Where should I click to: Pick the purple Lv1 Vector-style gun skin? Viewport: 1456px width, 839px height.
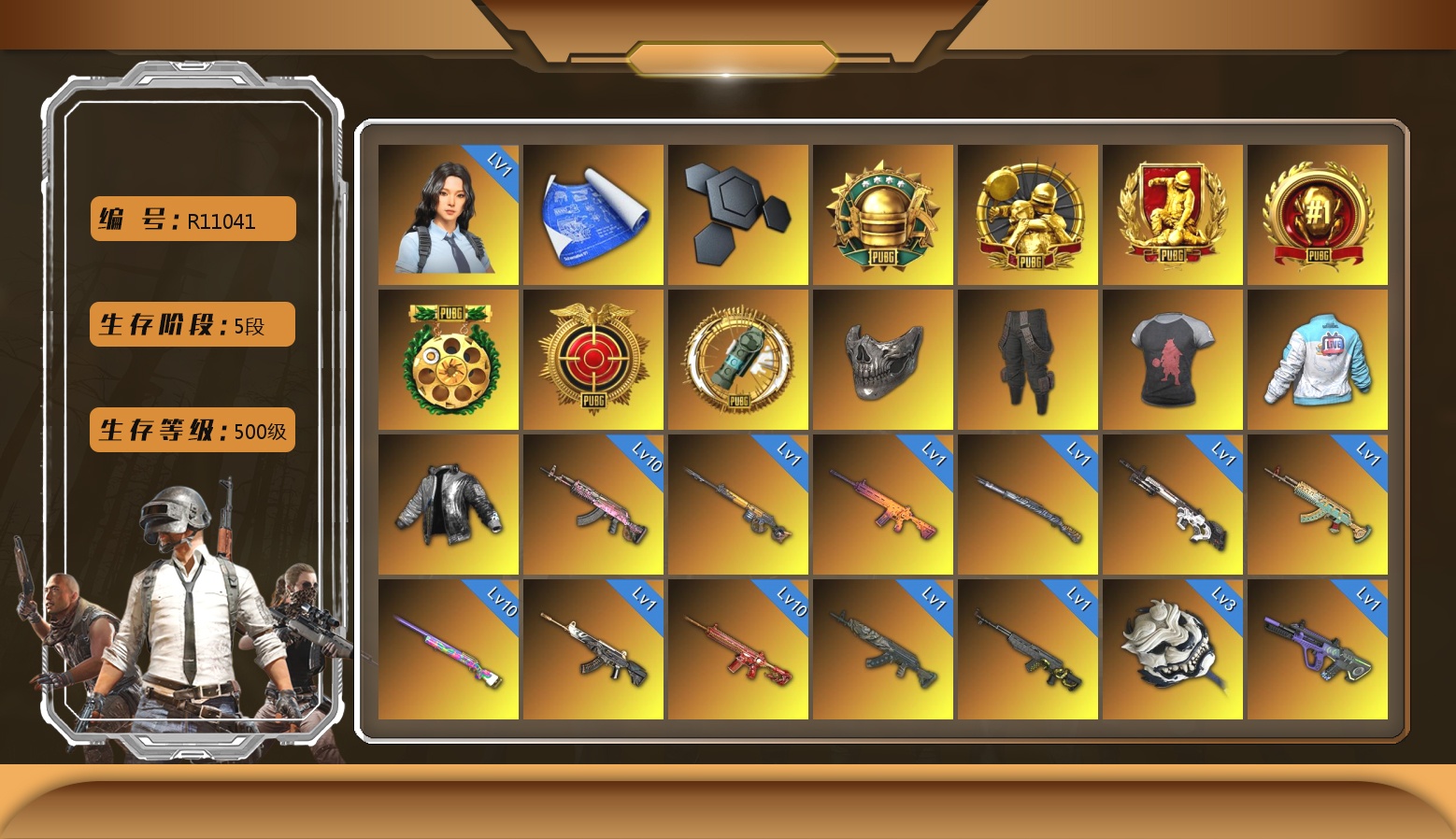coord(1317,649)
